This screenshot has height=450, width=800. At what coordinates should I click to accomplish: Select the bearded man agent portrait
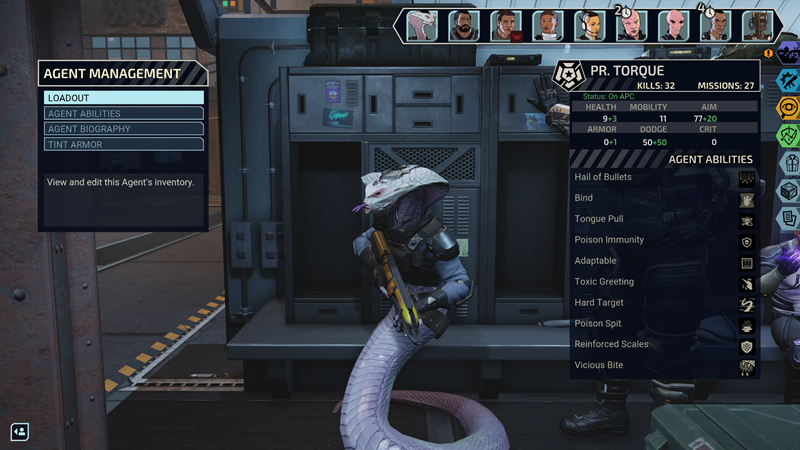(x=464, y=26)
